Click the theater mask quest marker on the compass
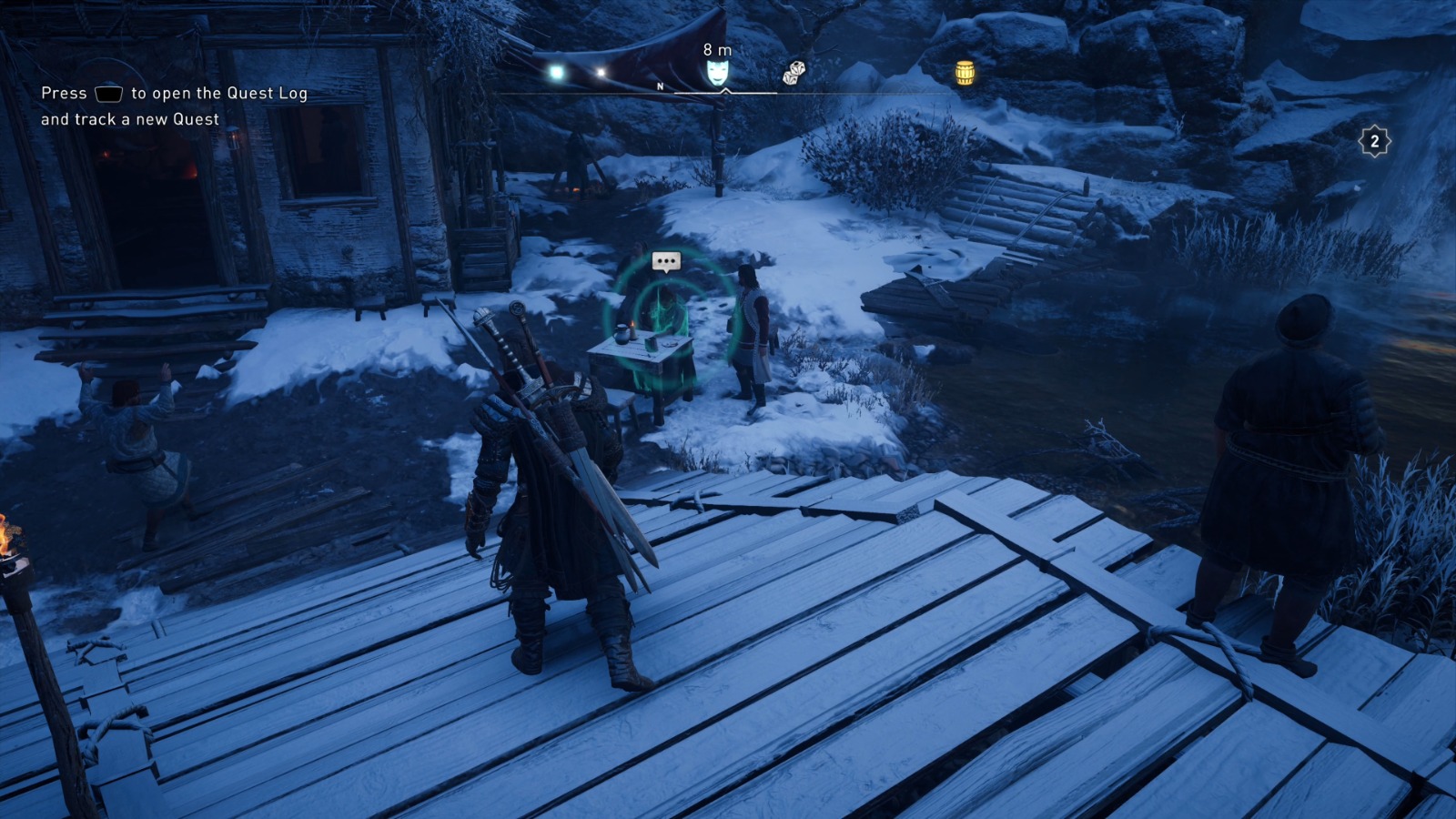Screen dimensions: 1456x819 718,73
